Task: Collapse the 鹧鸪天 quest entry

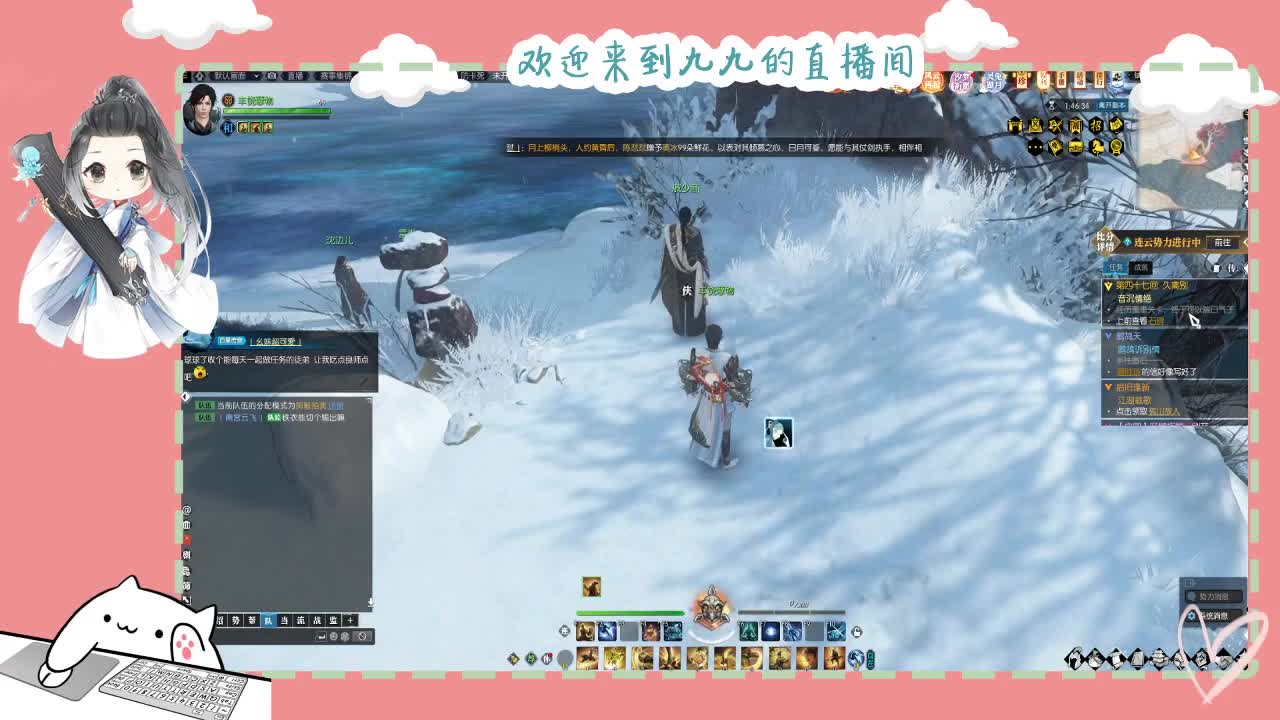Action: coord(1108,334)
